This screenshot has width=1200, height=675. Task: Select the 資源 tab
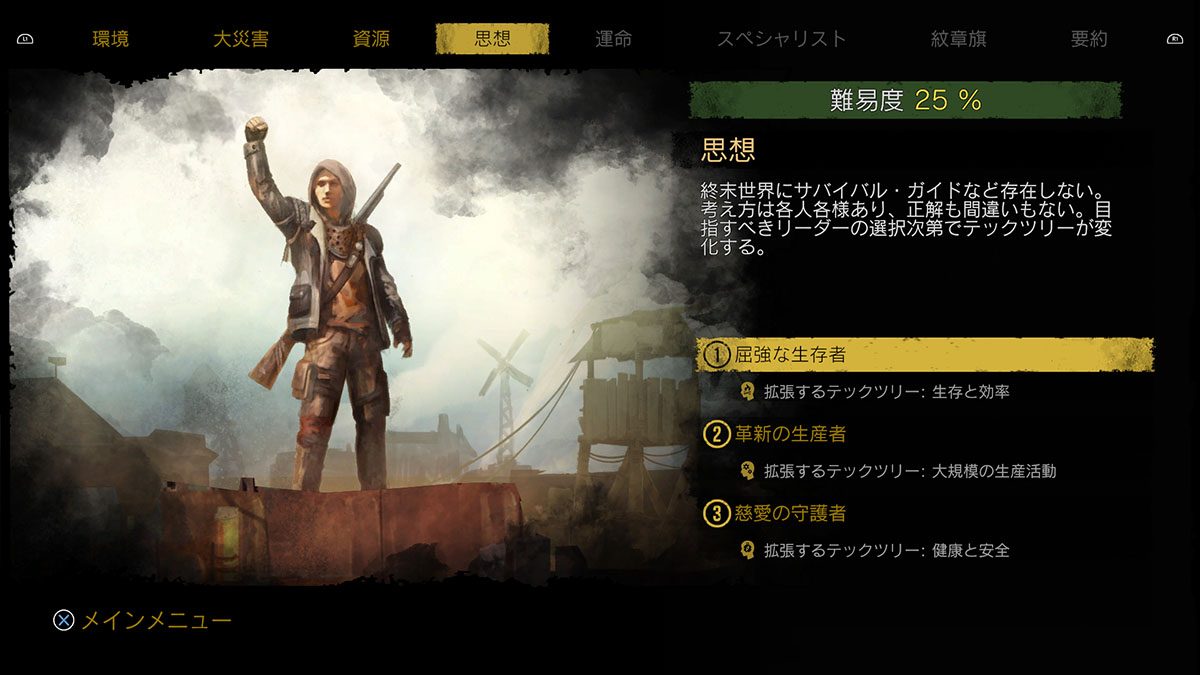point(371,40)
